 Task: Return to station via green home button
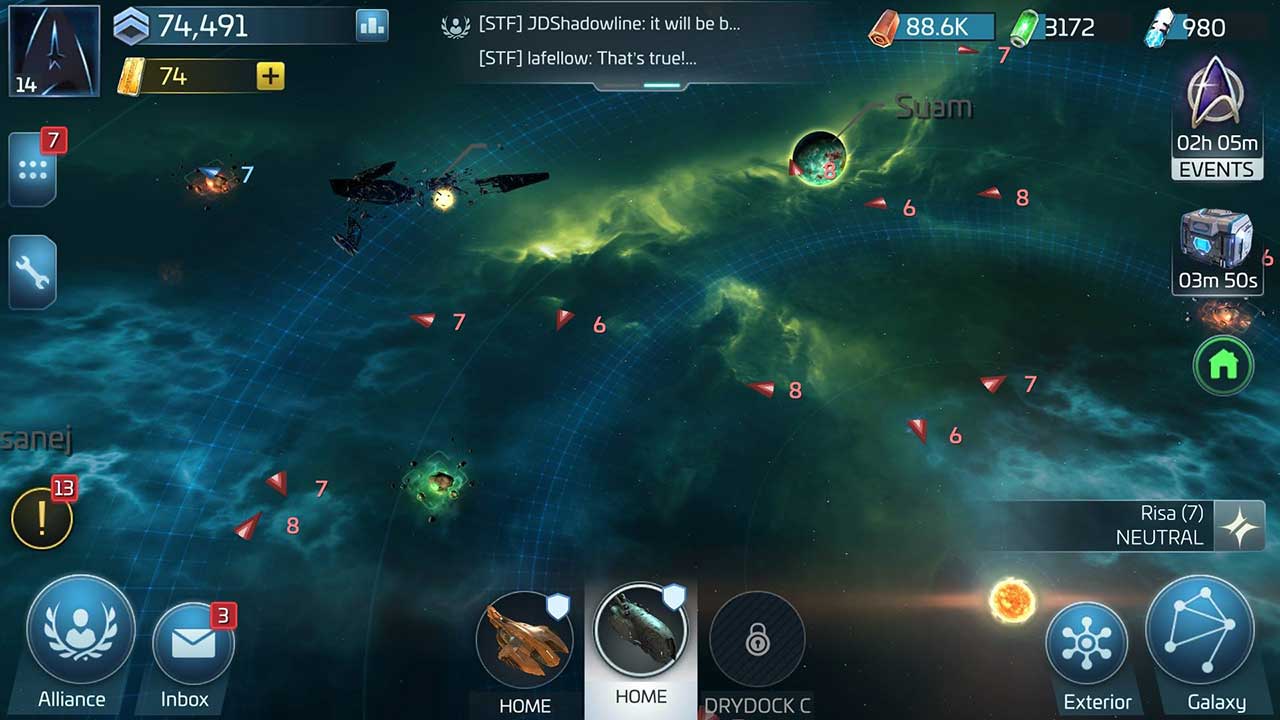pos(1223,366)
